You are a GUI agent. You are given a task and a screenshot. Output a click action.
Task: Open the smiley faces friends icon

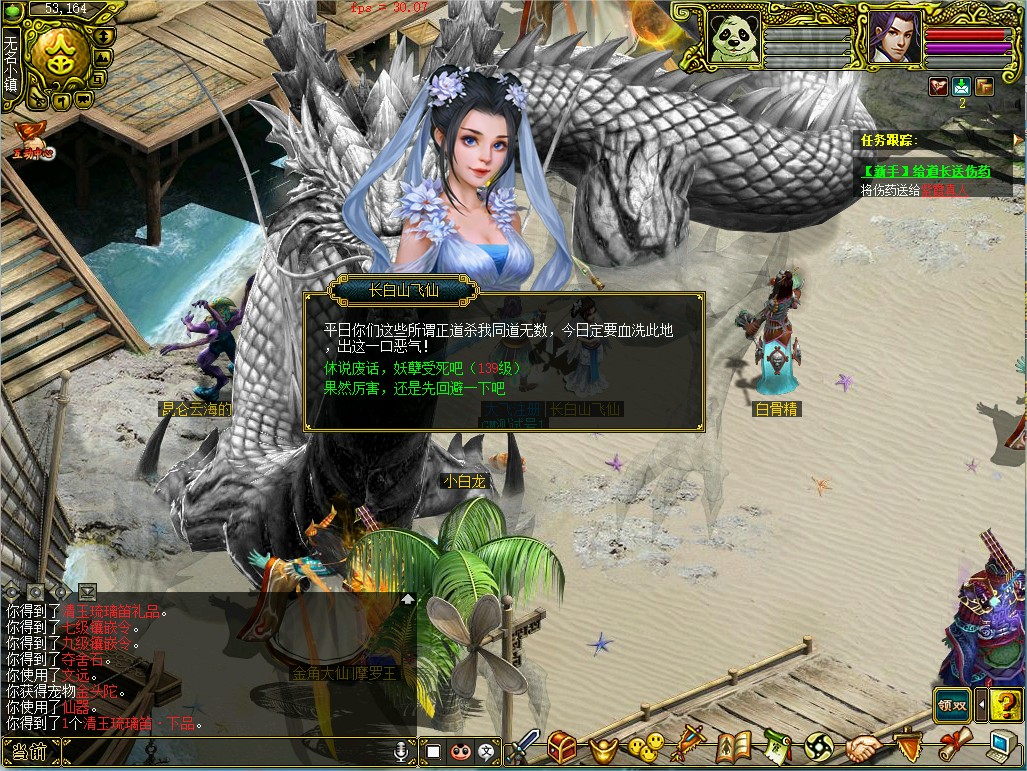(x=645, y=748)
